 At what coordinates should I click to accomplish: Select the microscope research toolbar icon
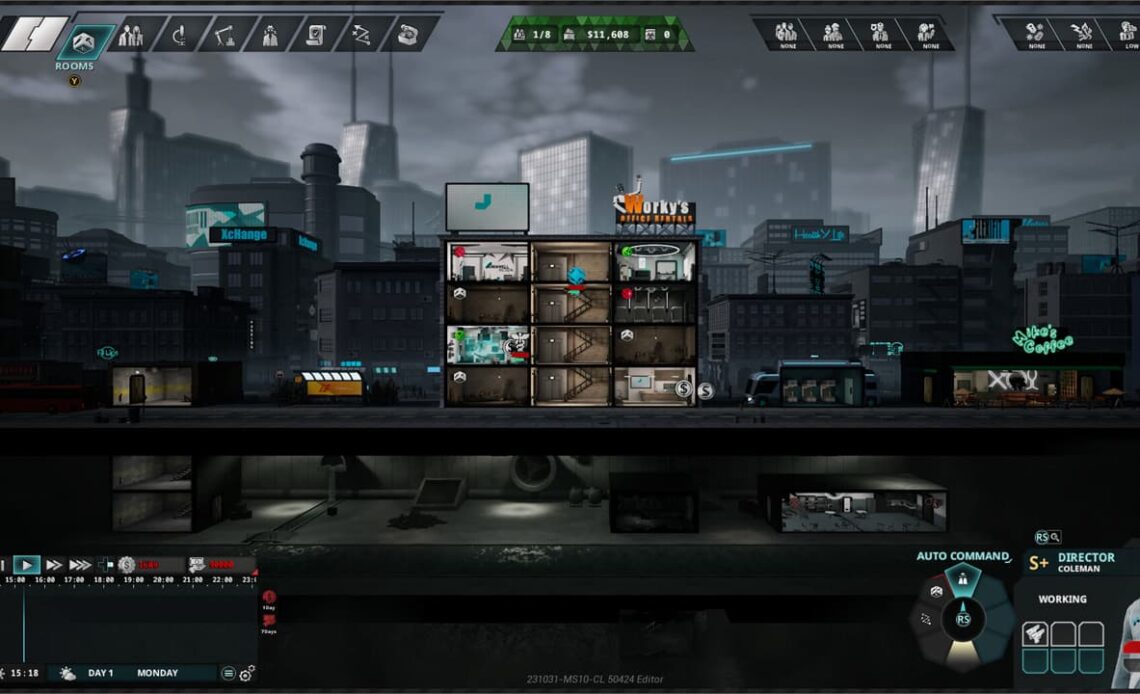pos(180,35)
